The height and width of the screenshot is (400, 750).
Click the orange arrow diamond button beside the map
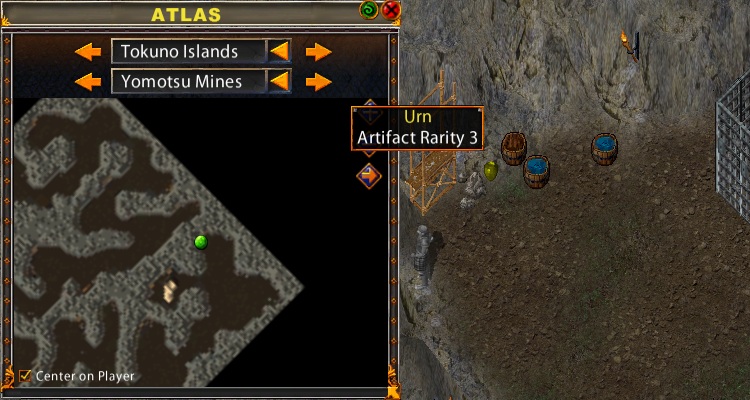pos(369,175)
